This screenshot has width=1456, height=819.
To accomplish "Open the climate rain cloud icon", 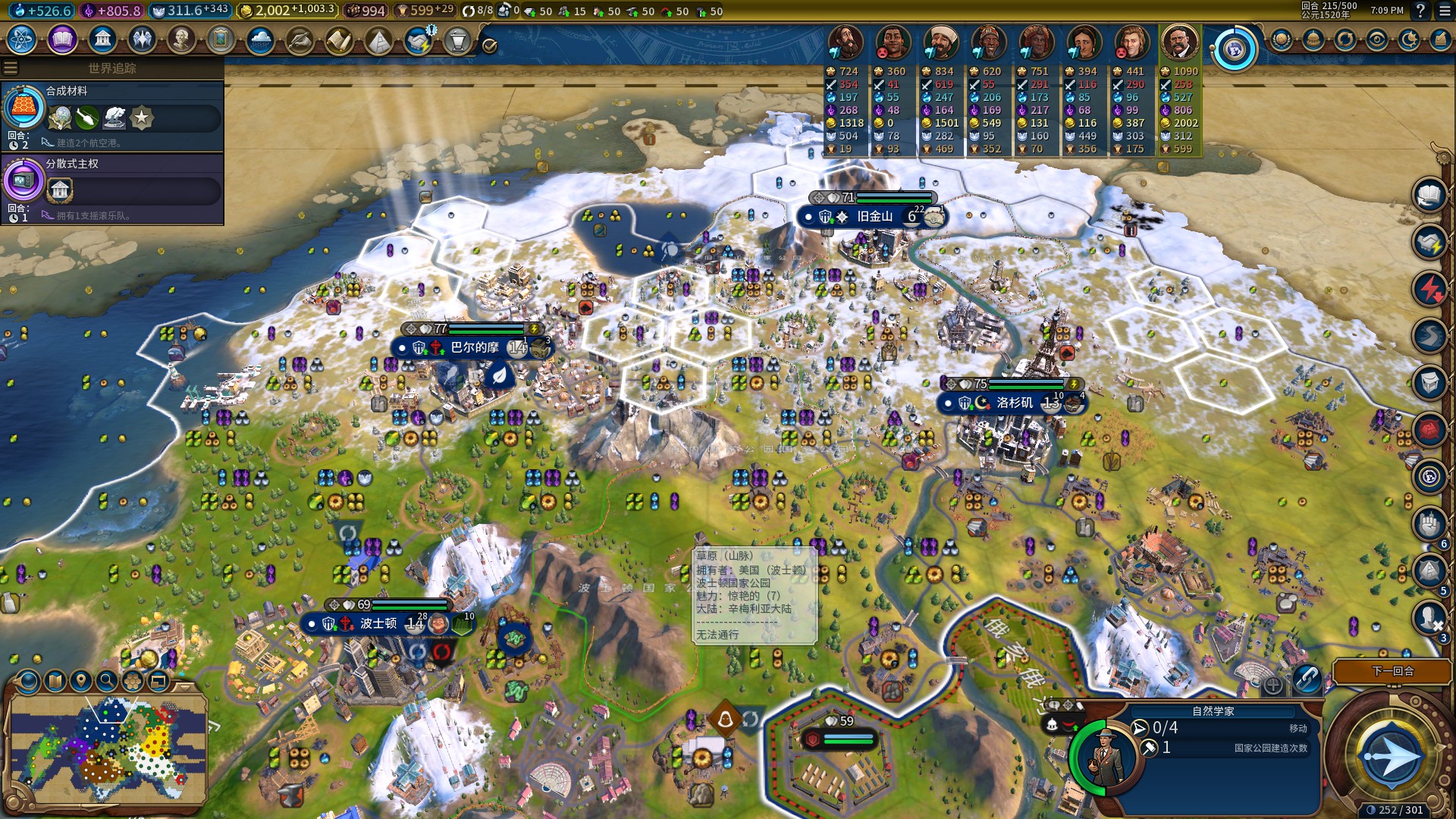I will [x=260, y=39].
